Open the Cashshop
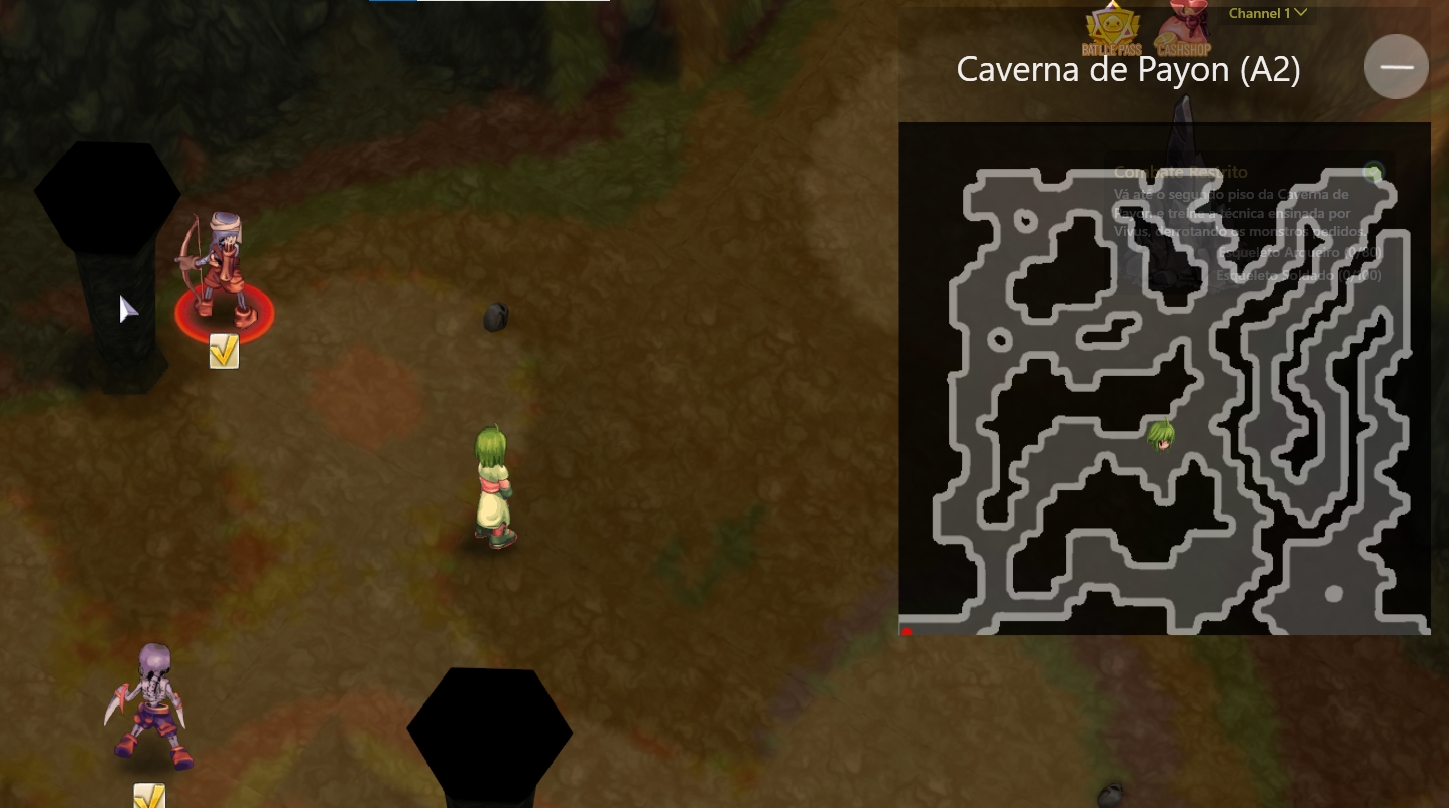This screenshot has width=1449, height=808. point(1182,30)
